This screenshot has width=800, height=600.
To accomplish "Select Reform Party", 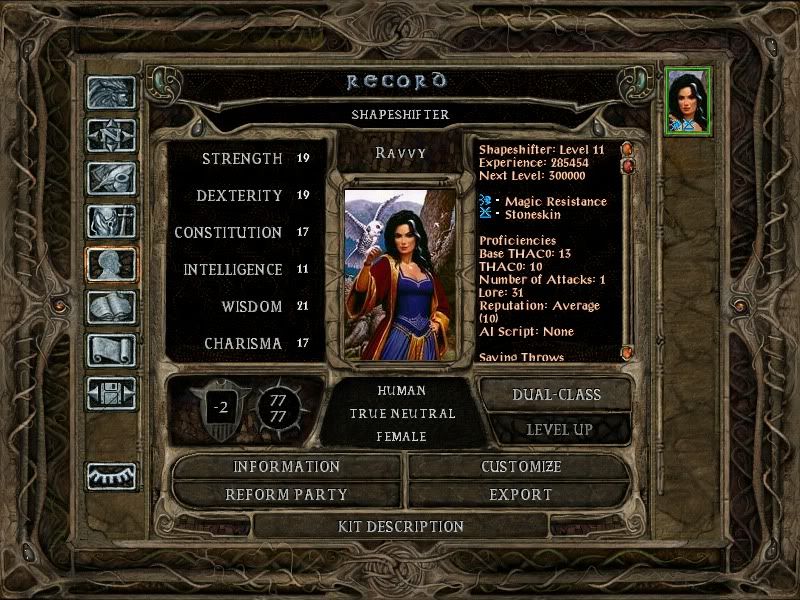I will pos(287,495).
